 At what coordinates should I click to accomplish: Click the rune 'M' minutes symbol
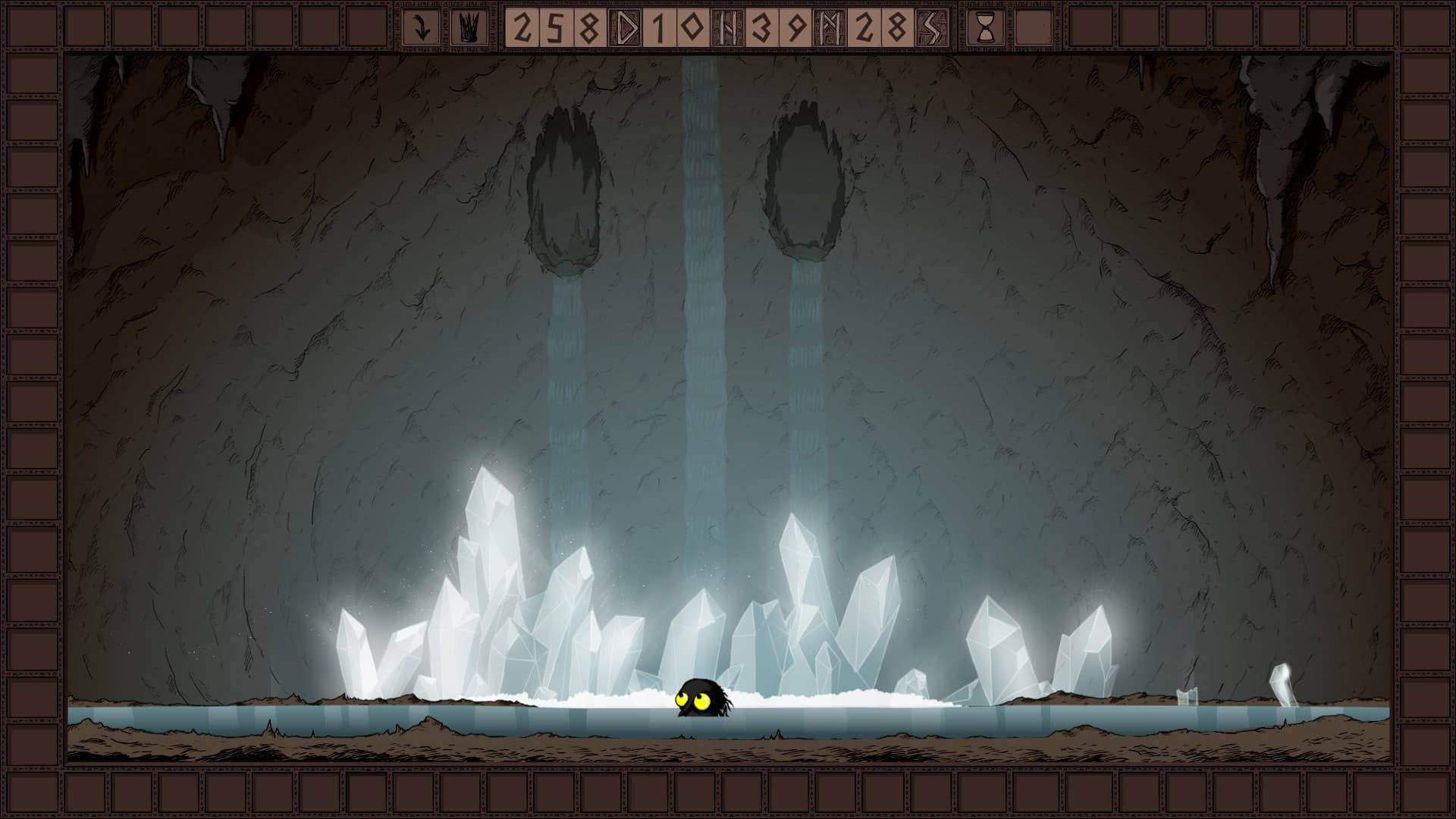[827, 27]
